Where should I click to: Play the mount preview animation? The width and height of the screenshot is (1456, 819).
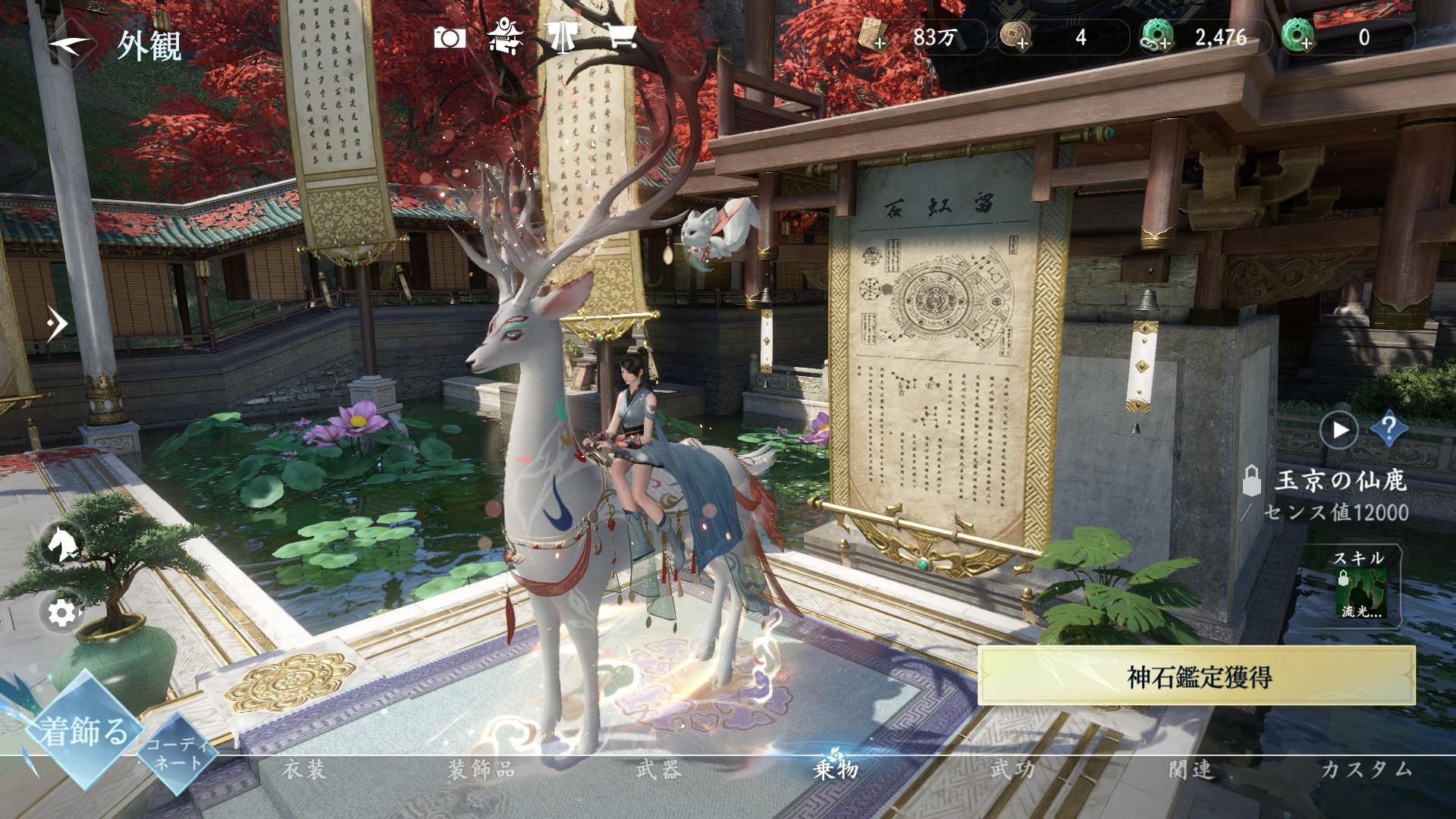(1338, 430)
